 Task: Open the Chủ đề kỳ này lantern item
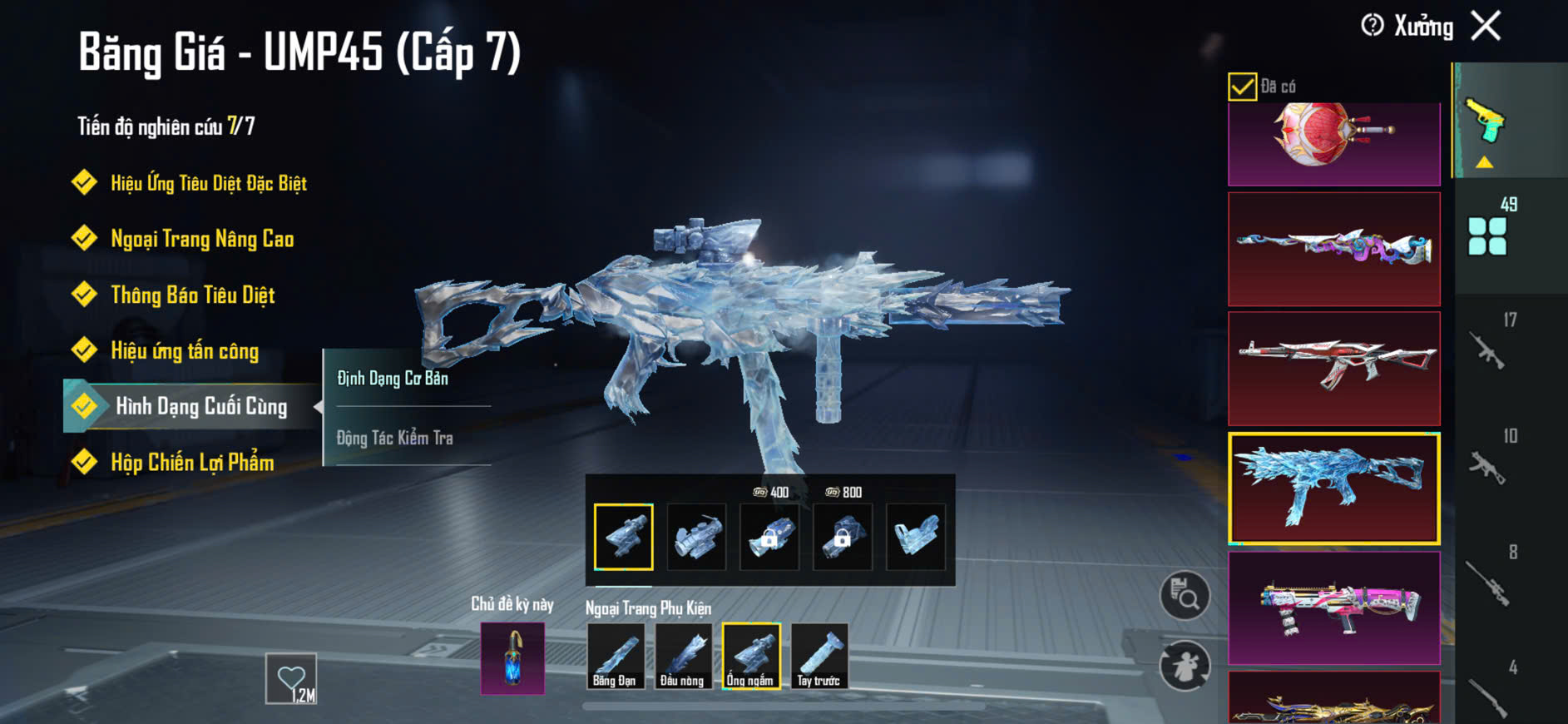coord(512,658)
